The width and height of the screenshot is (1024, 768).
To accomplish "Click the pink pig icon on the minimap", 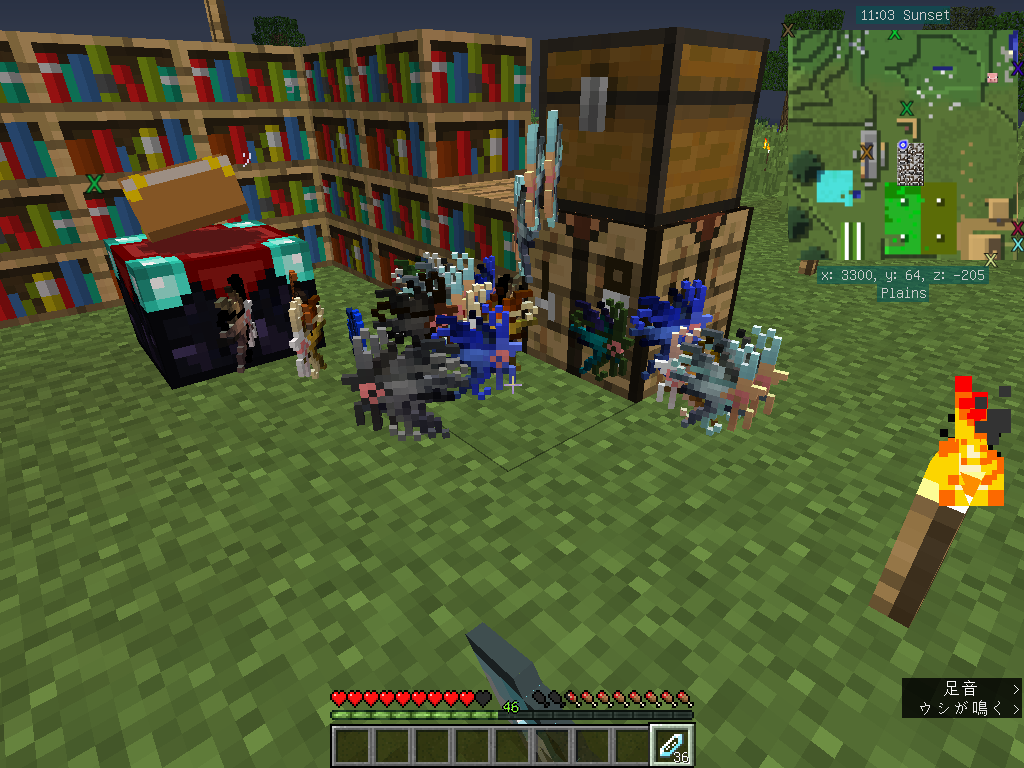I will tap(992, 77).
